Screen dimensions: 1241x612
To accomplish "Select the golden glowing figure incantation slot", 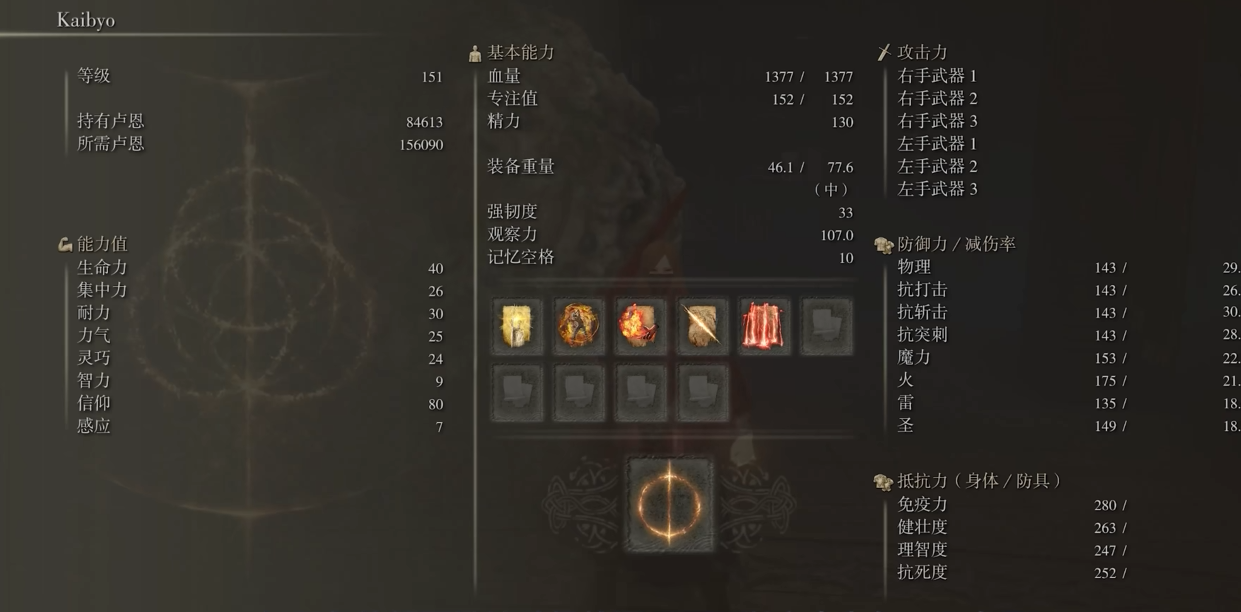I will (x=517, y=326).
